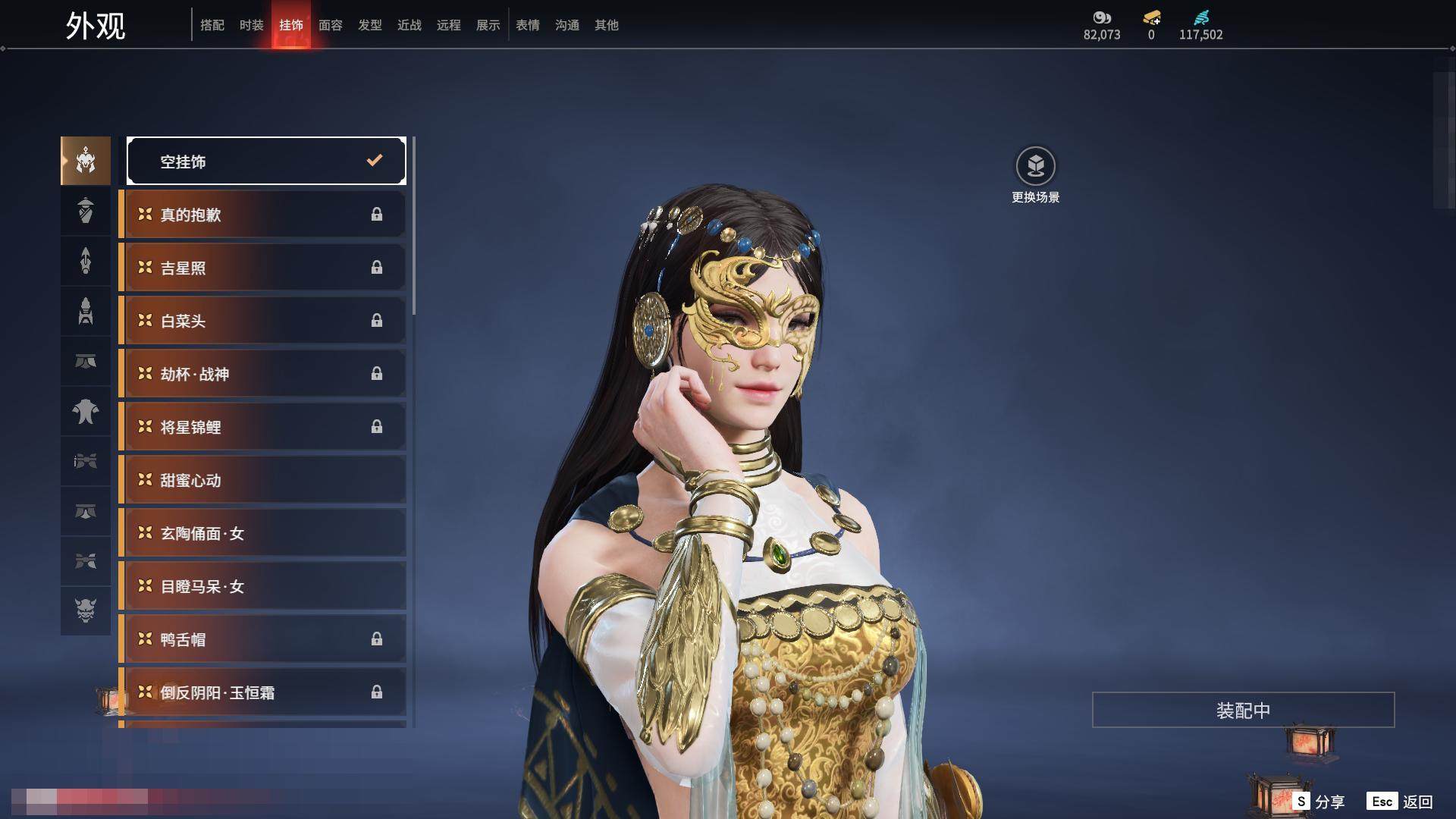
Task: Switch to the 表情 tab
Action: tap(528, 25)
